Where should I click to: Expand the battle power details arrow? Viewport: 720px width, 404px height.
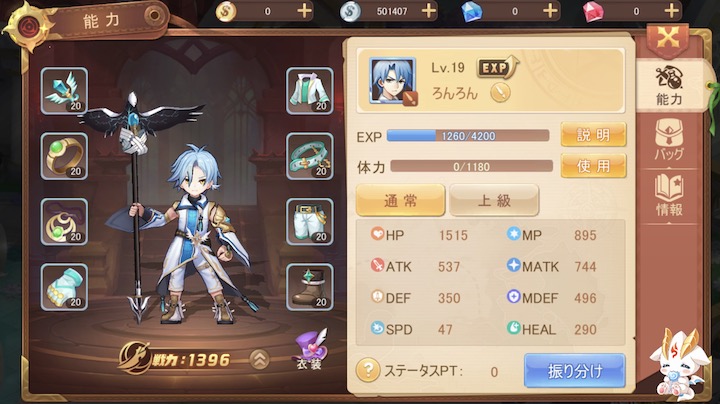click(x=259, y=359)
